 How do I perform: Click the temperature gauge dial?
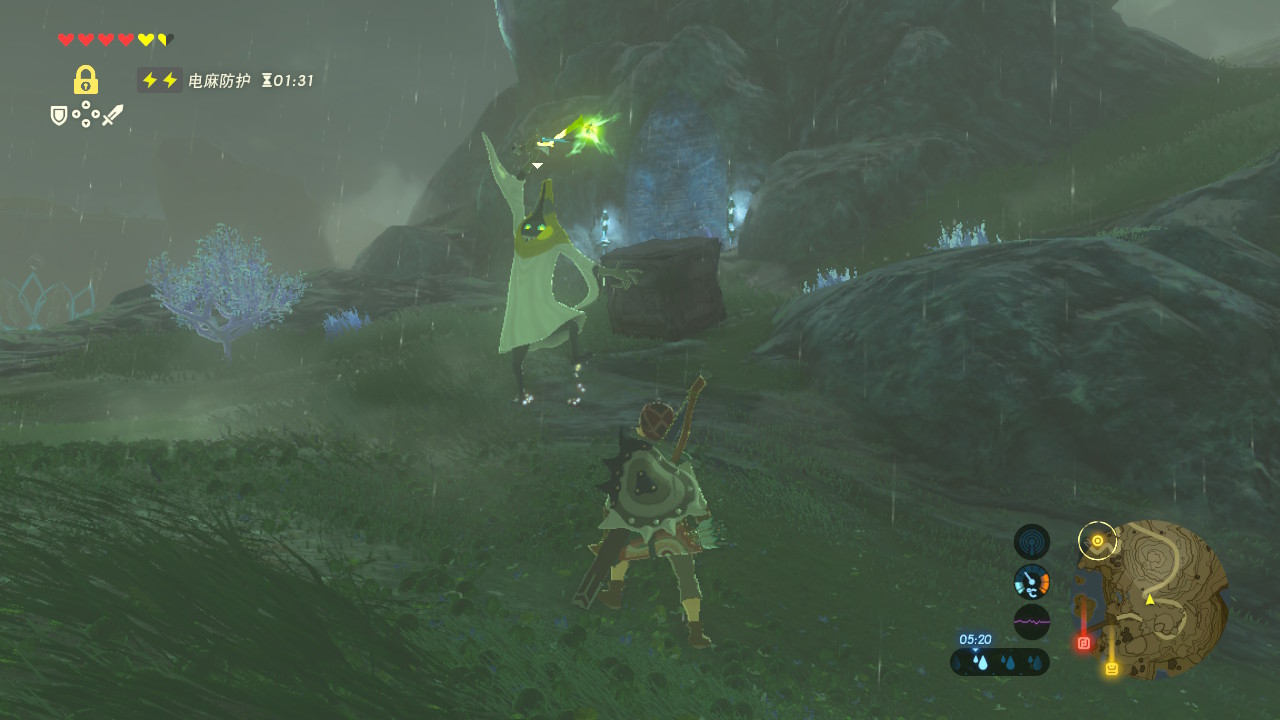[1031, 581]
